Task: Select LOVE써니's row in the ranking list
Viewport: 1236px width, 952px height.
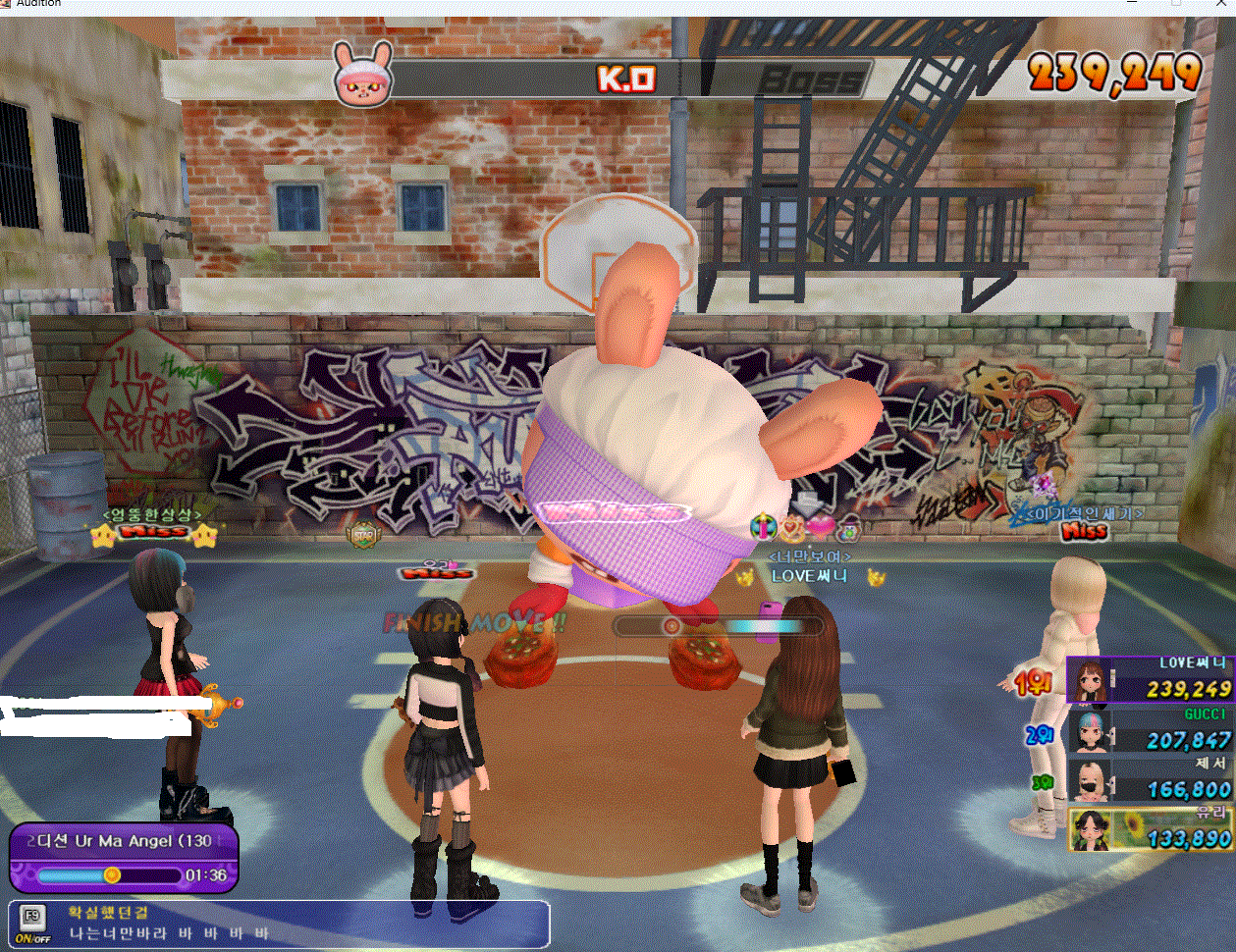Action: pos(1150,679)
